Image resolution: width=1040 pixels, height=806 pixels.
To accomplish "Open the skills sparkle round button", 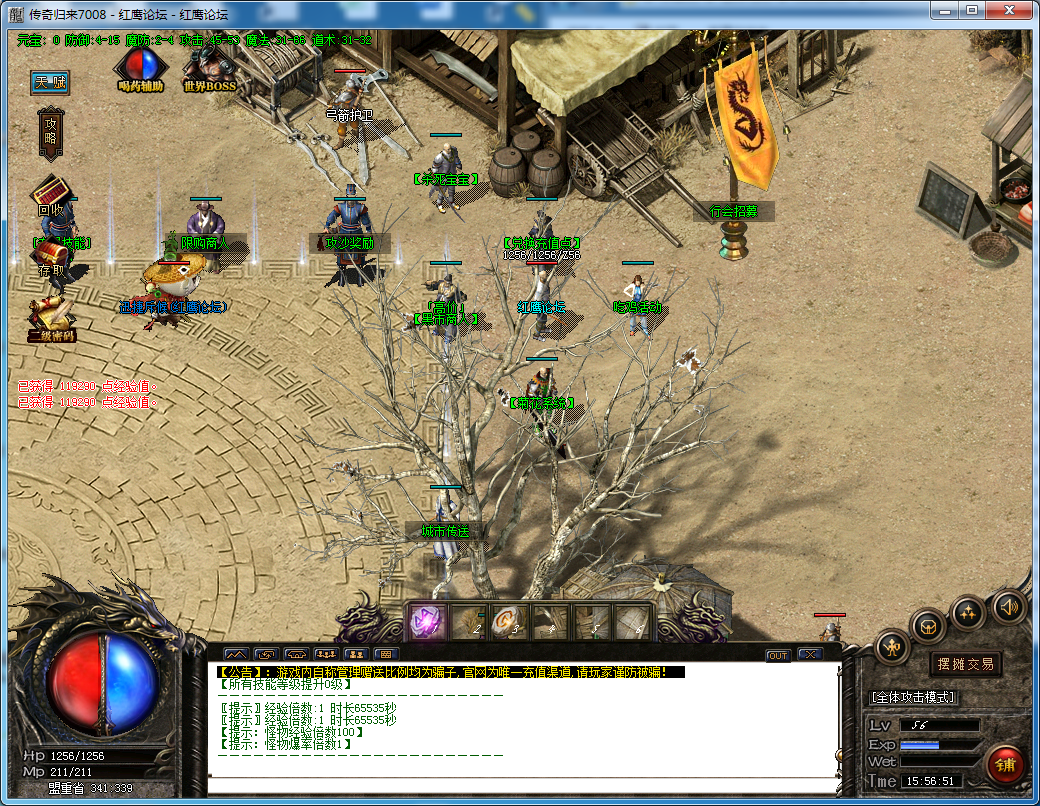I will [968, 612].
